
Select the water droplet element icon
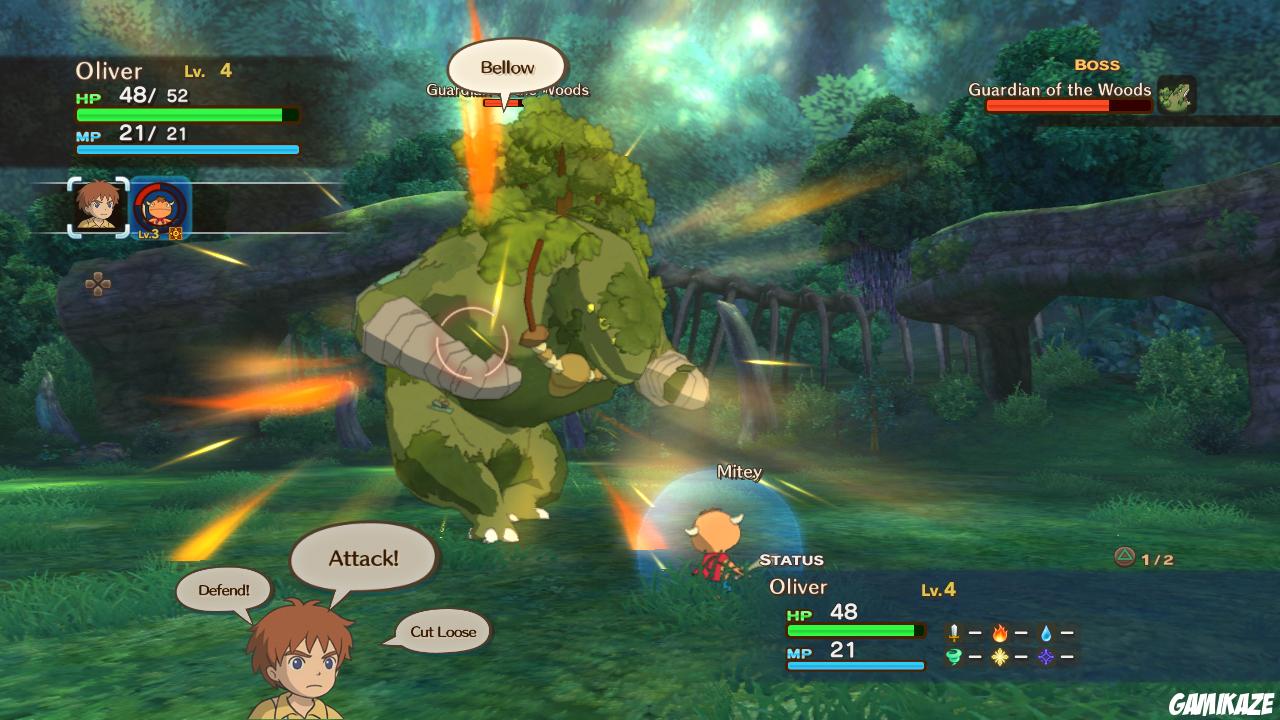[1046, 632]
